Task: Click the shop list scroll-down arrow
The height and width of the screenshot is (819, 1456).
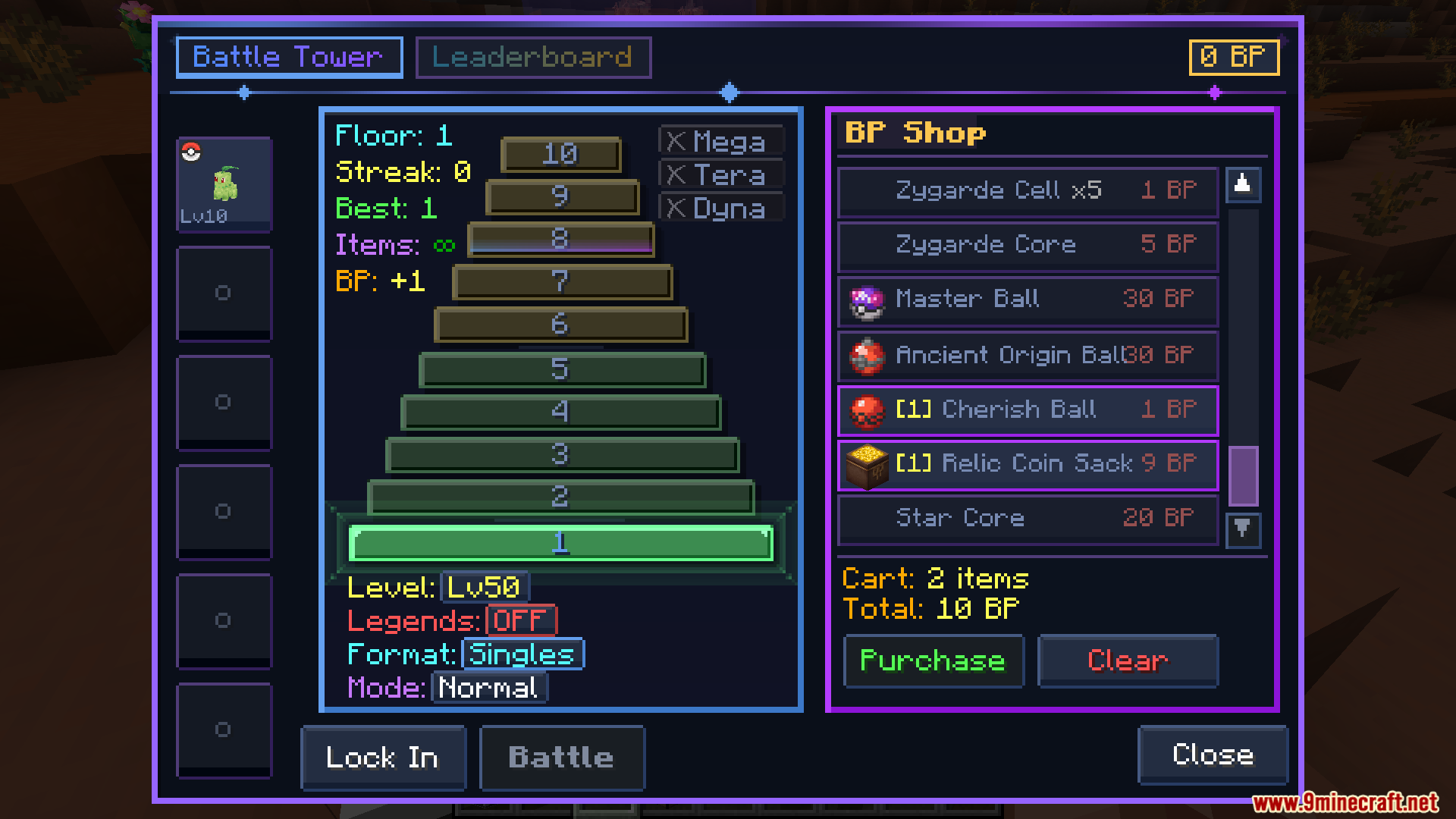Action: tap(1242, 529)
